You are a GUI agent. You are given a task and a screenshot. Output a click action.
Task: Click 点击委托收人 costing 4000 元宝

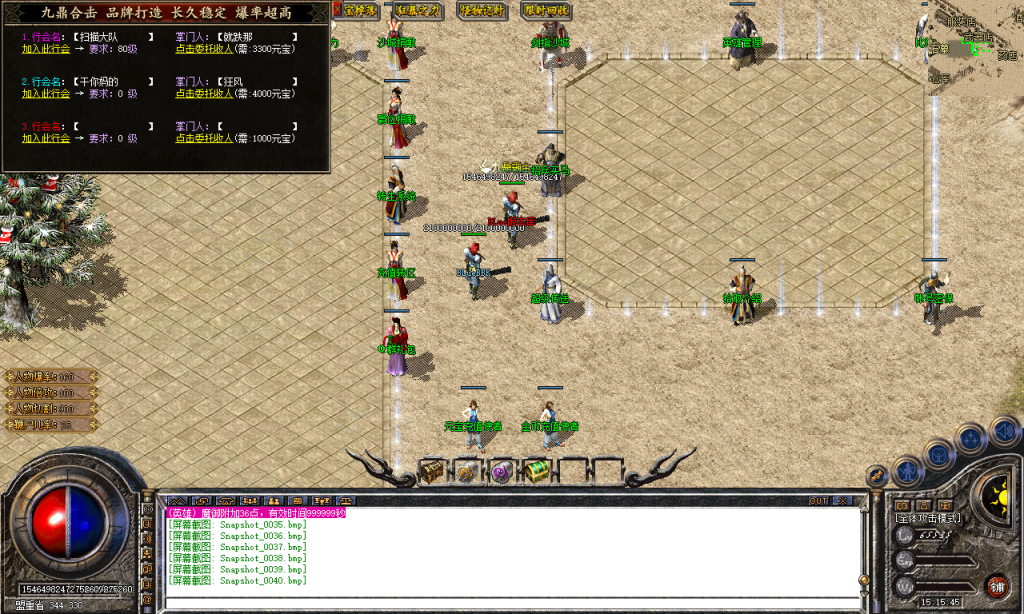click(204, 93)
